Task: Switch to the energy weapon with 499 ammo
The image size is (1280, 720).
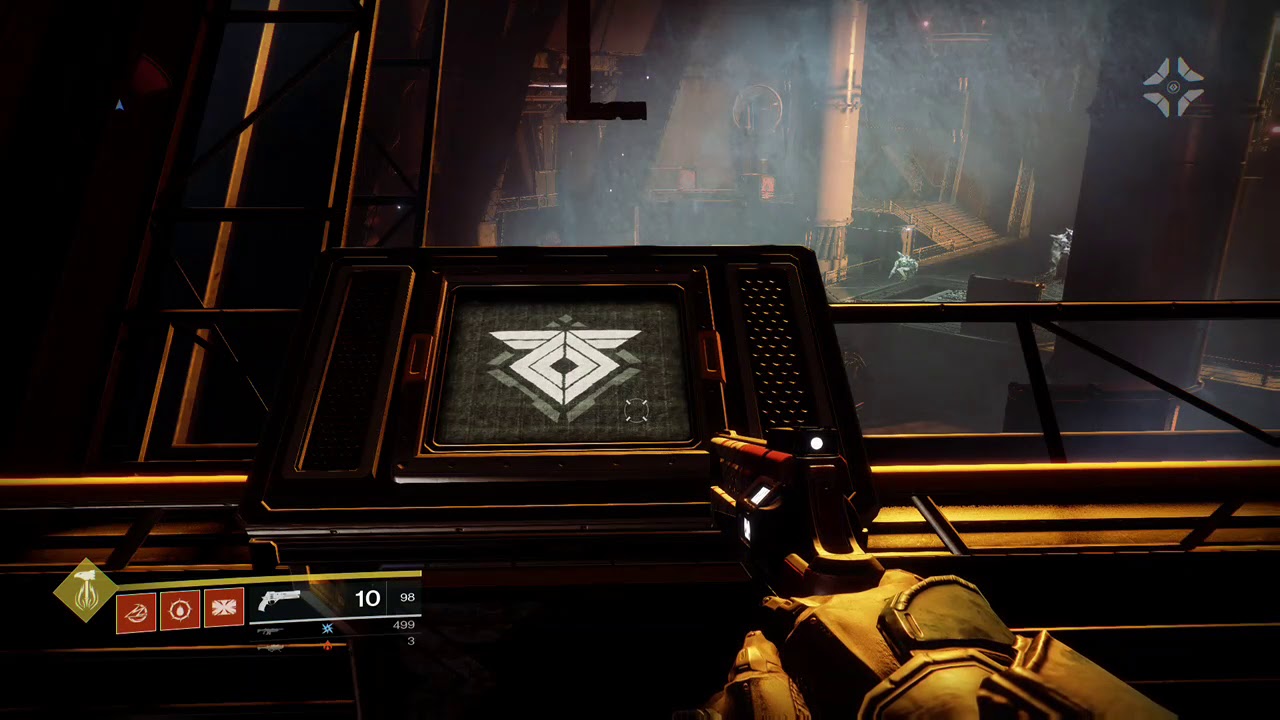Action: (x=270, y=631)
